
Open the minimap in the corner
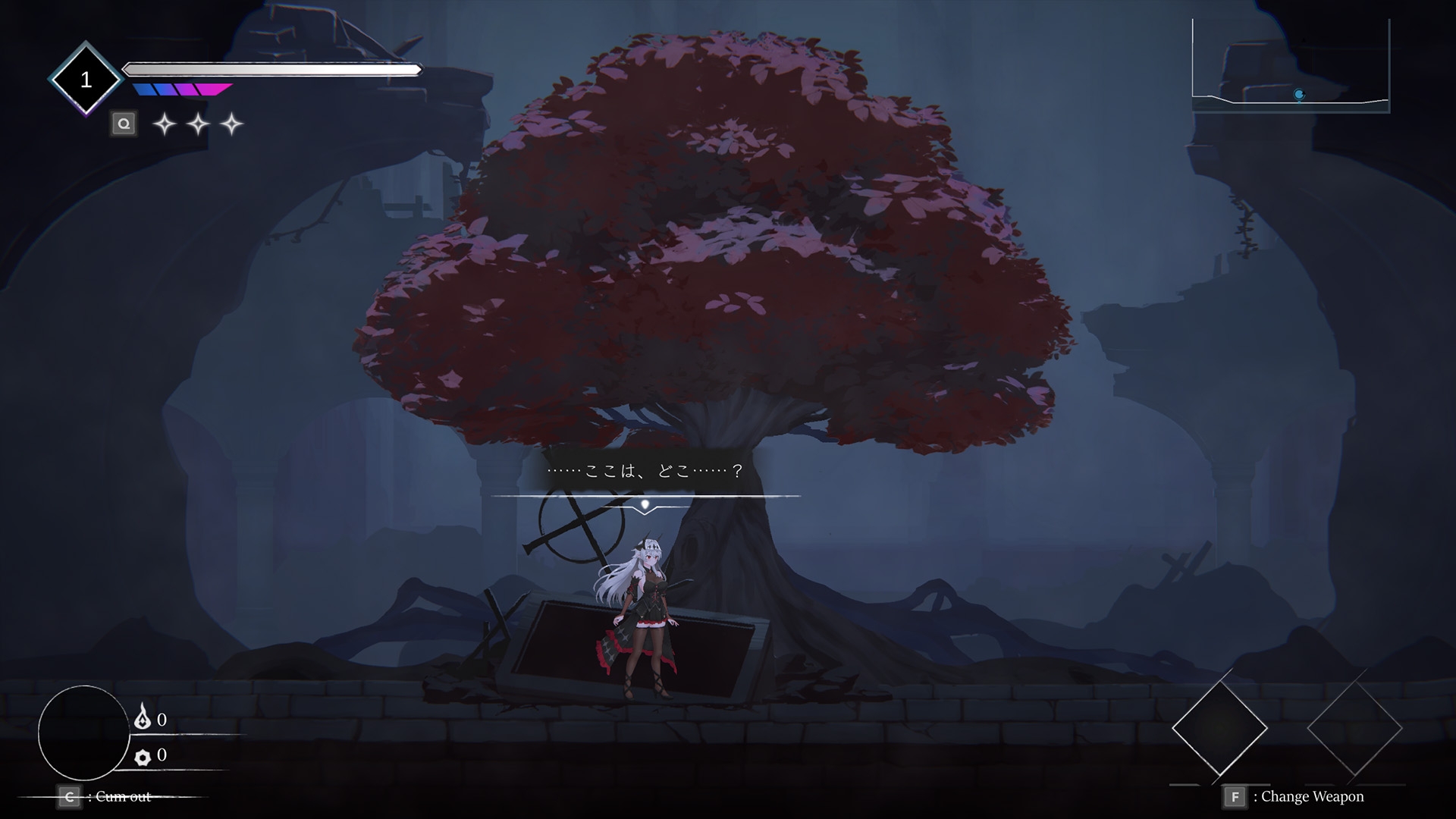(x=1291, y=67)
